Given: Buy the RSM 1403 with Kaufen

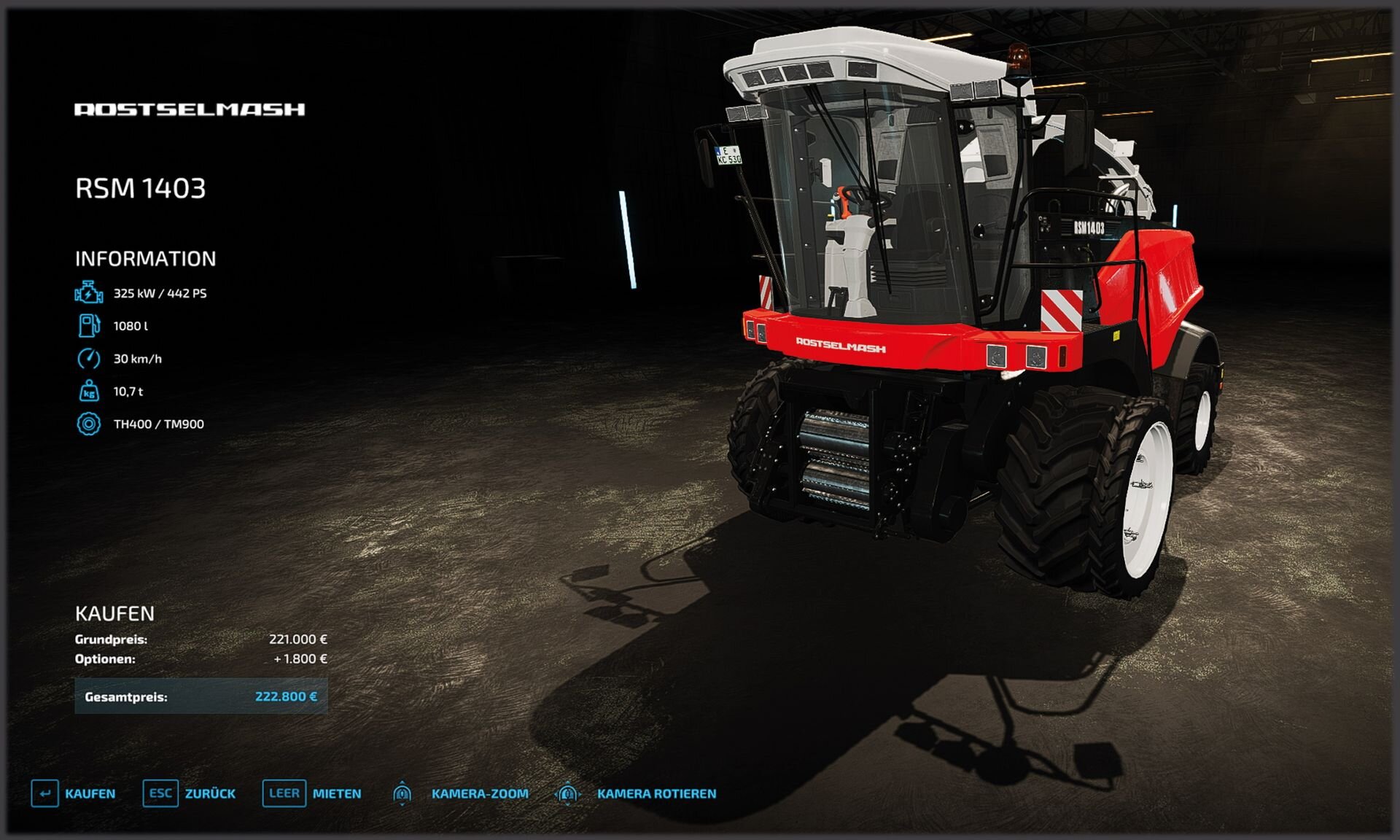Looking at the screenshot, I should pos(74,793).
